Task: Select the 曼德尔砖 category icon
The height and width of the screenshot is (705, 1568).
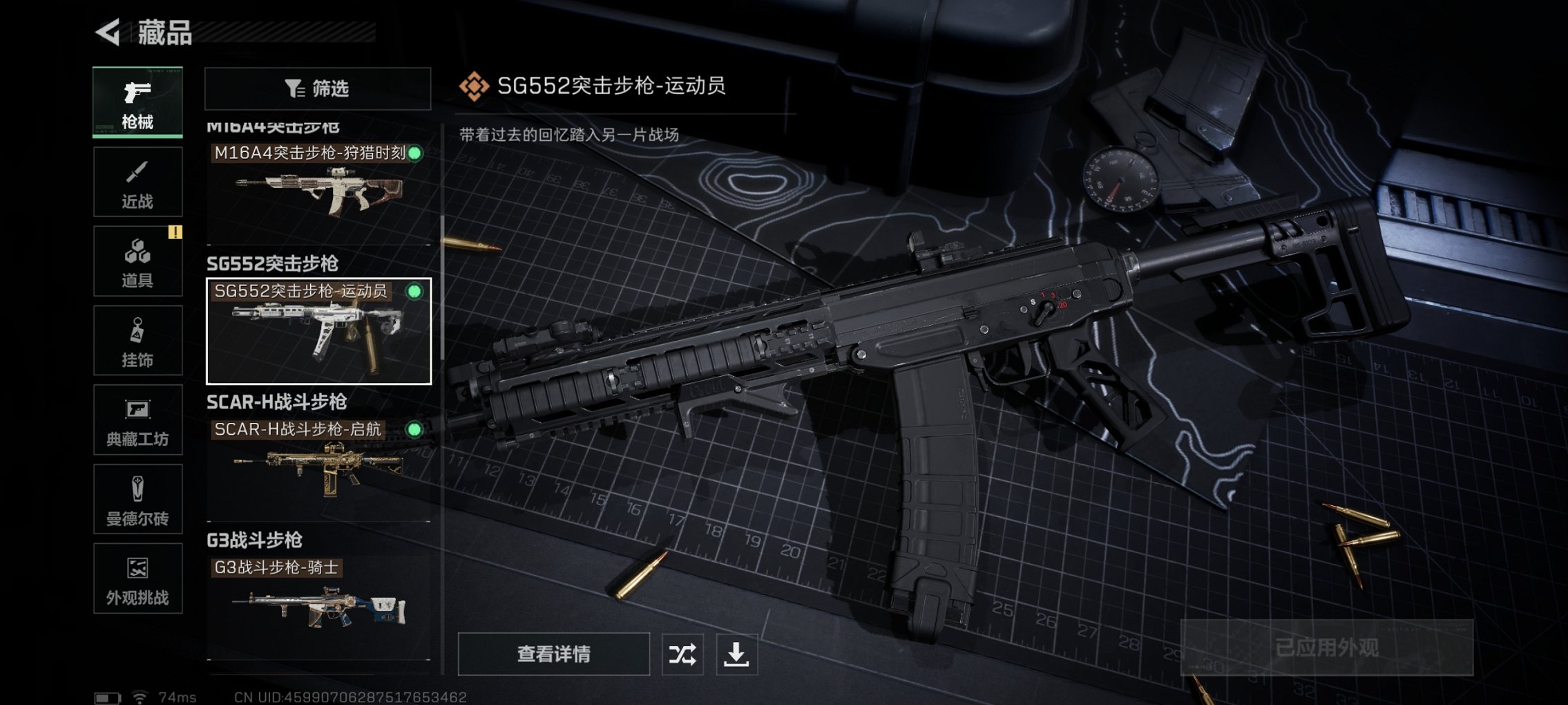Action: pos(137,500)
